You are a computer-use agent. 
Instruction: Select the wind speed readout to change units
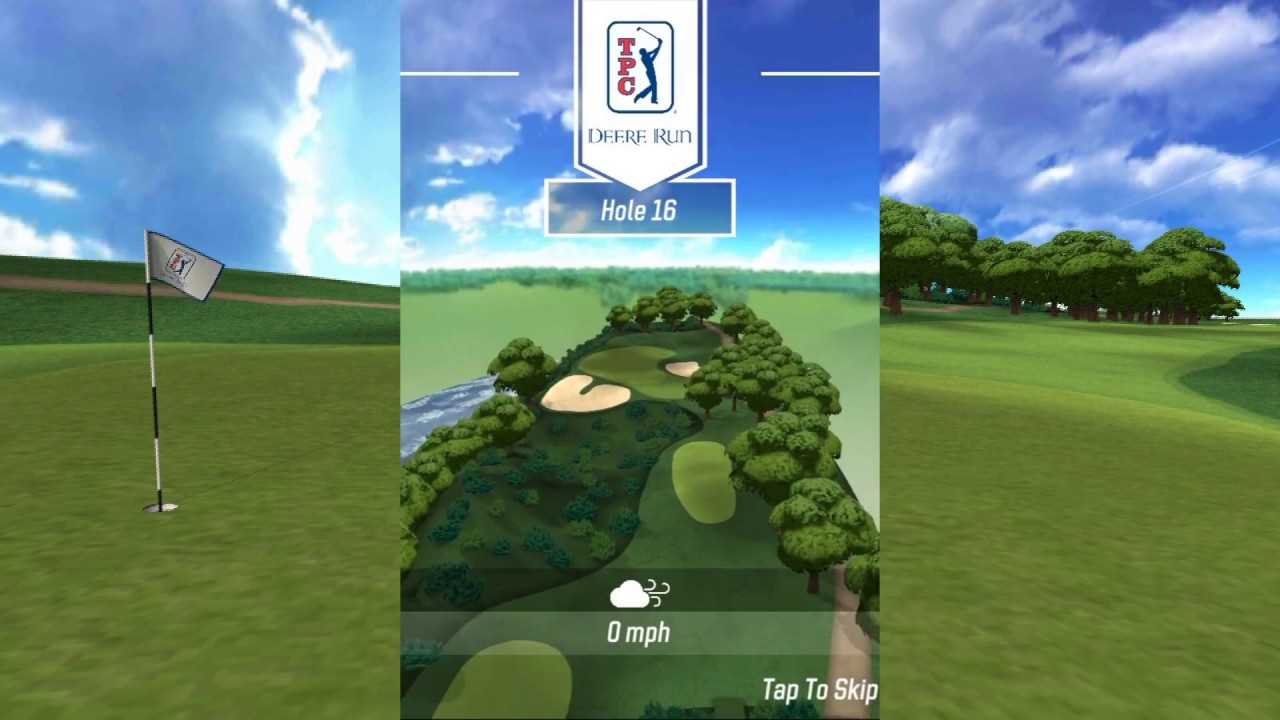639,632
